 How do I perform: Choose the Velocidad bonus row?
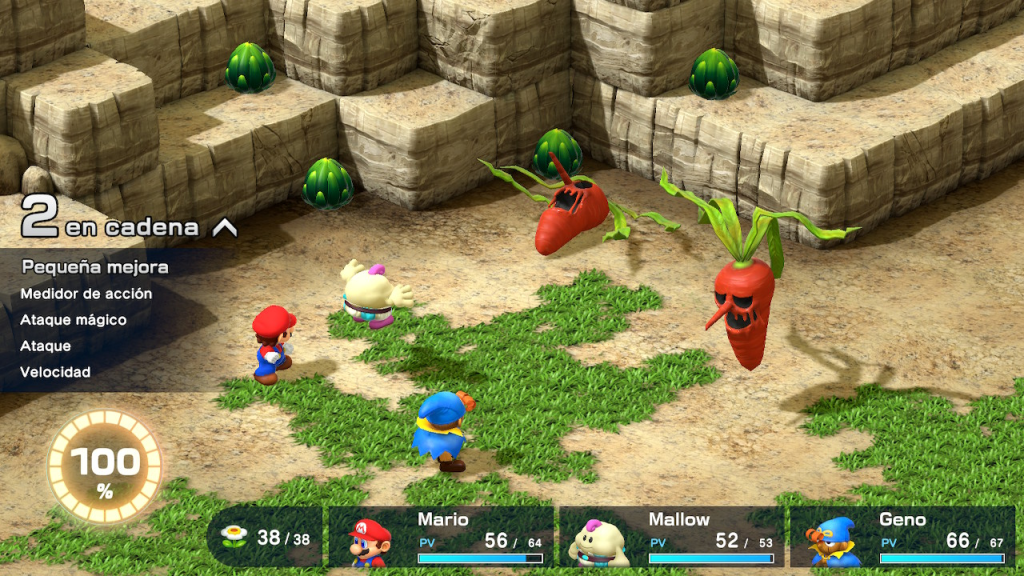point(56,372)
